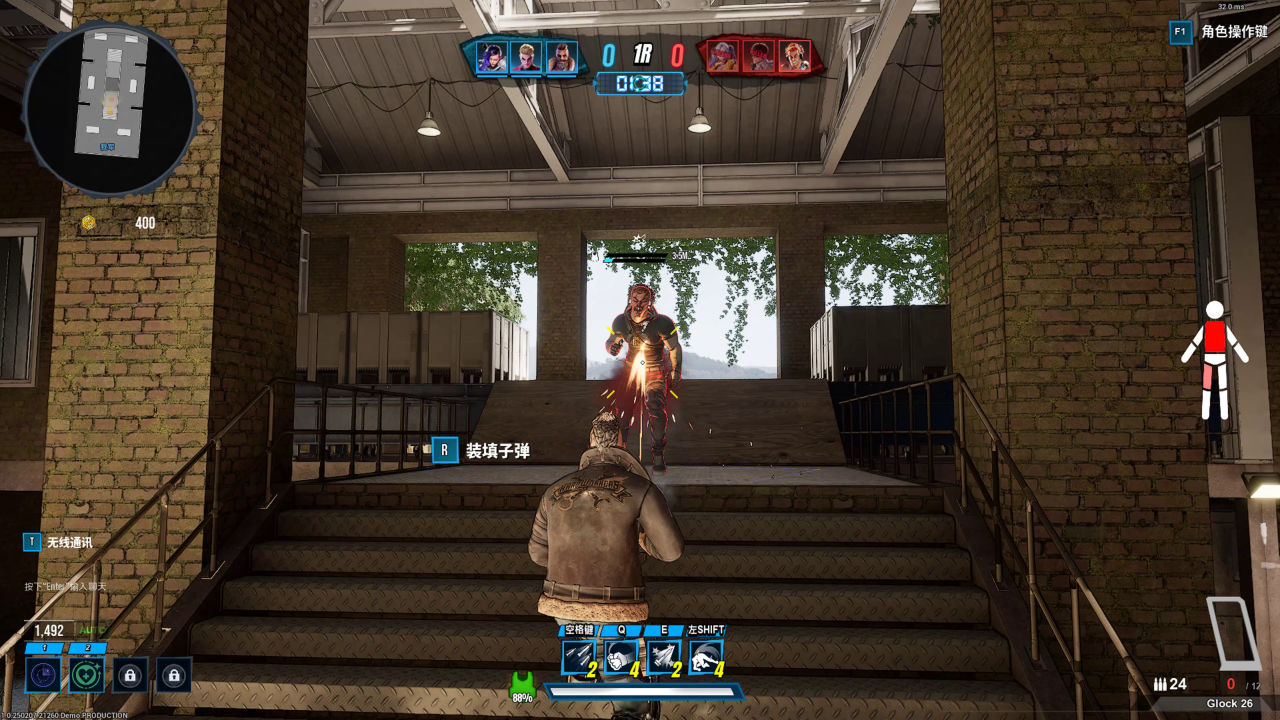Click the body damage silhouette indicator
Viewport: 1280px width, 720px height.
click(1214, 360)
